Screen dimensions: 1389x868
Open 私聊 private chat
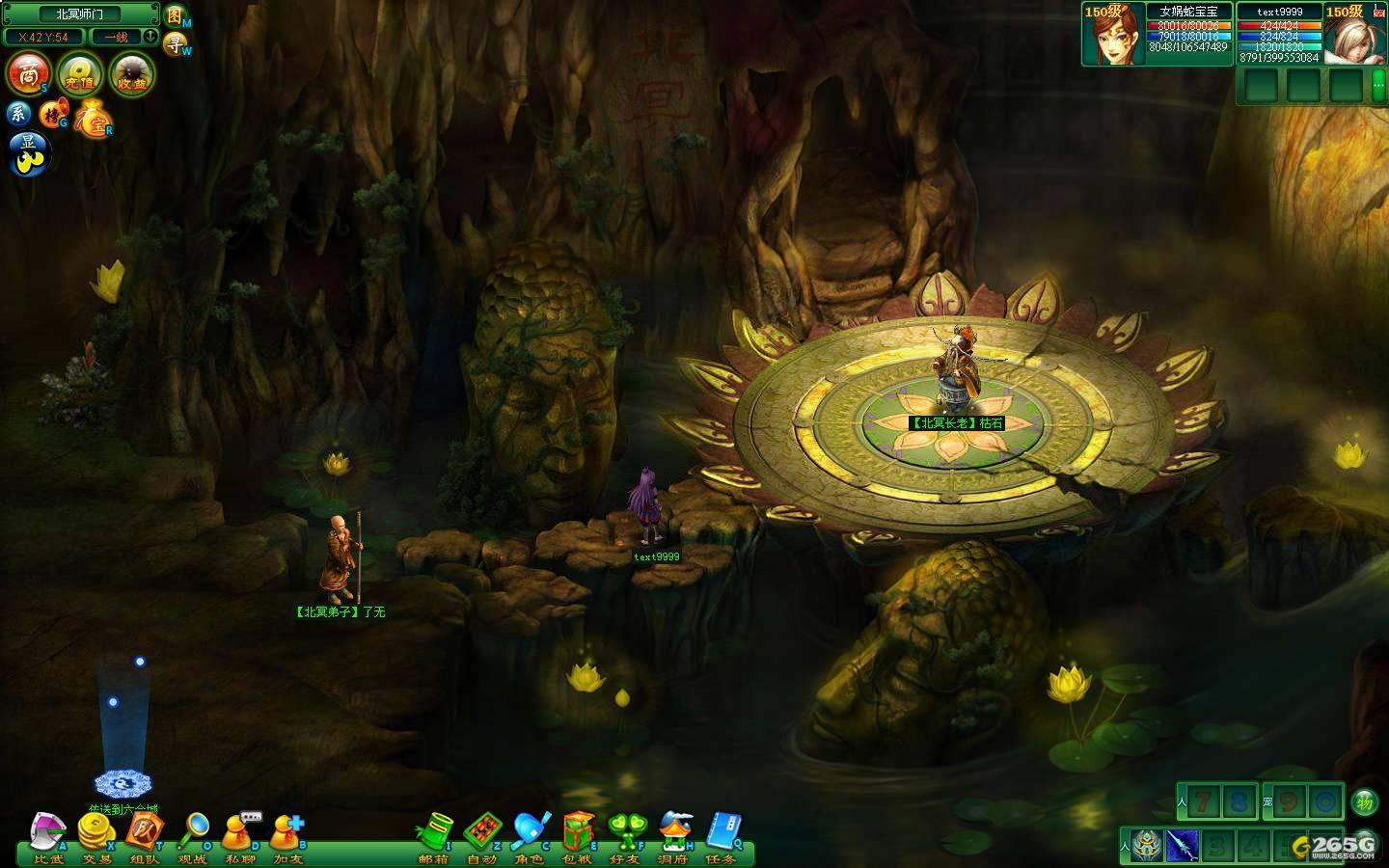[239, 835]
